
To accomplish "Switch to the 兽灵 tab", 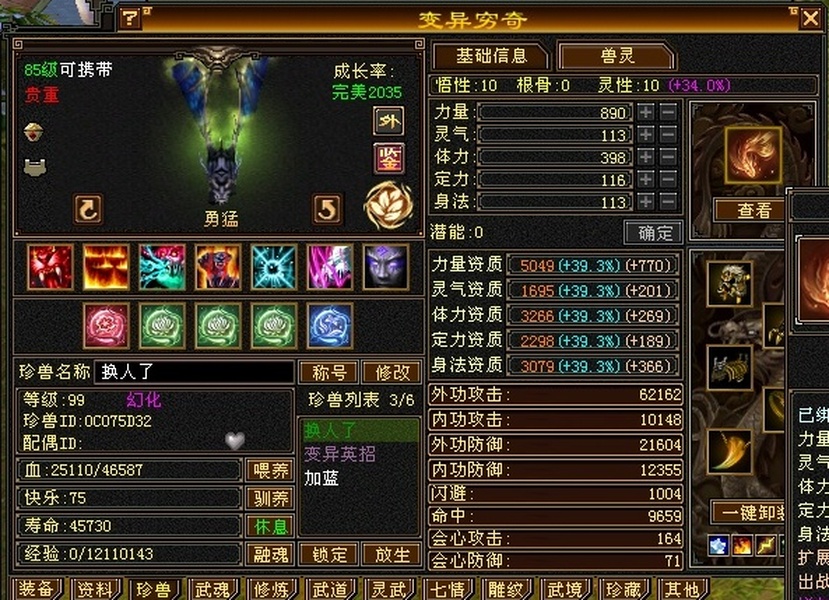I will [x=610, y=56].
